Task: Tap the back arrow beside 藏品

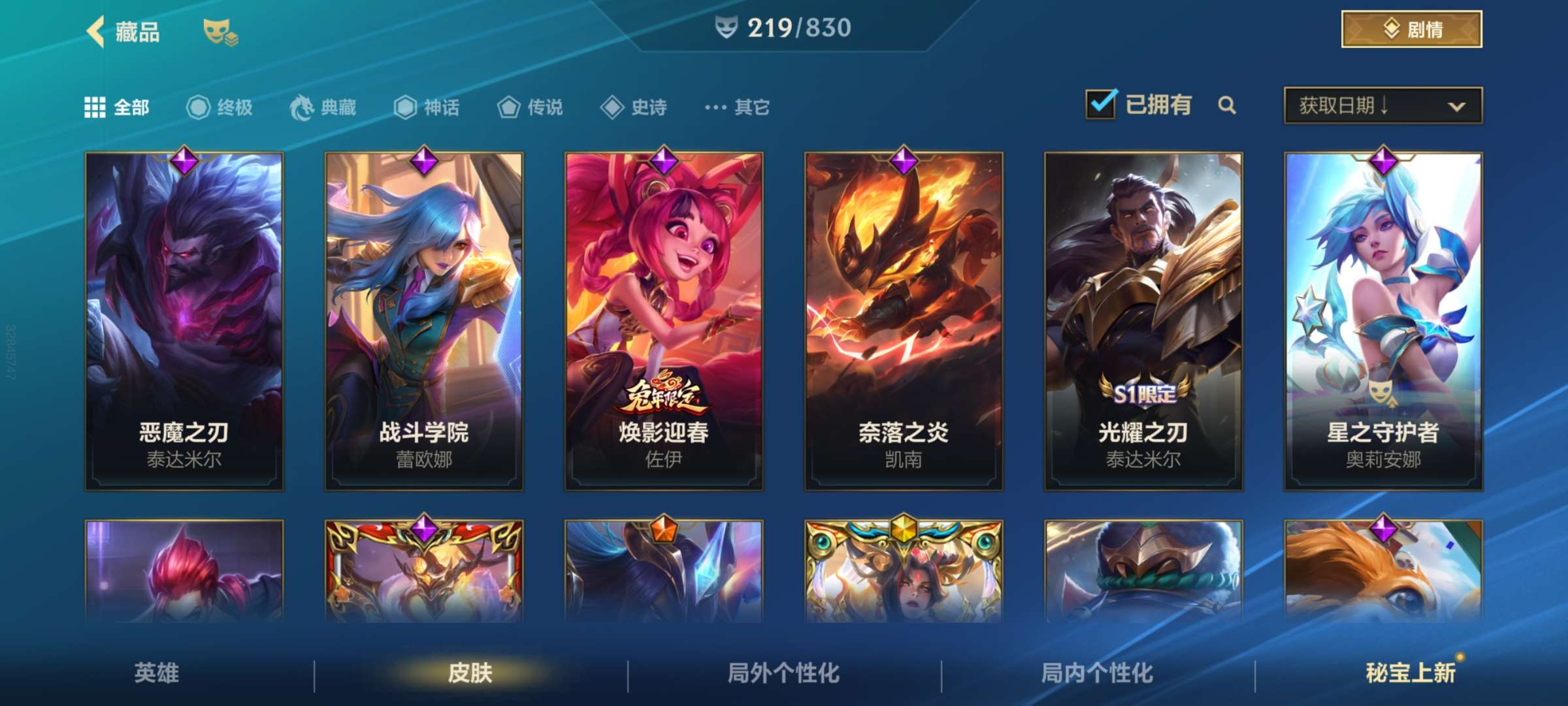Action: pos(97,31)
